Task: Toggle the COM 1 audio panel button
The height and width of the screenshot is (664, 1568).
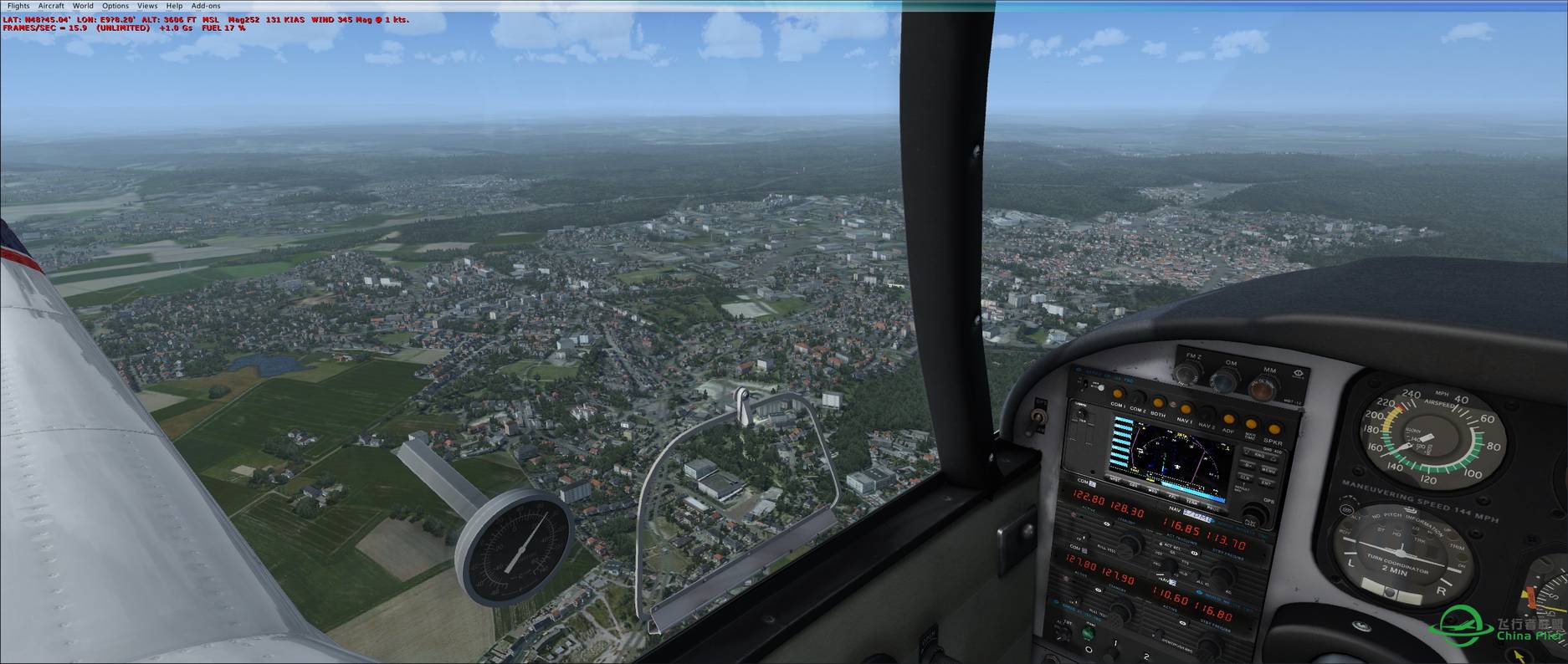Action: 1117,396
